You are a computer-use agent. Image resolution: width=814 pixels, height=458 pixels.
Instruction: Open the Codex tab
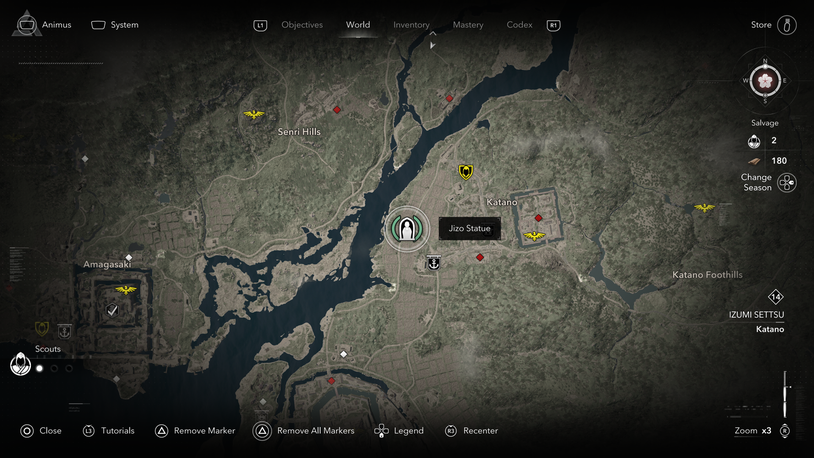[x=519, y=25]
